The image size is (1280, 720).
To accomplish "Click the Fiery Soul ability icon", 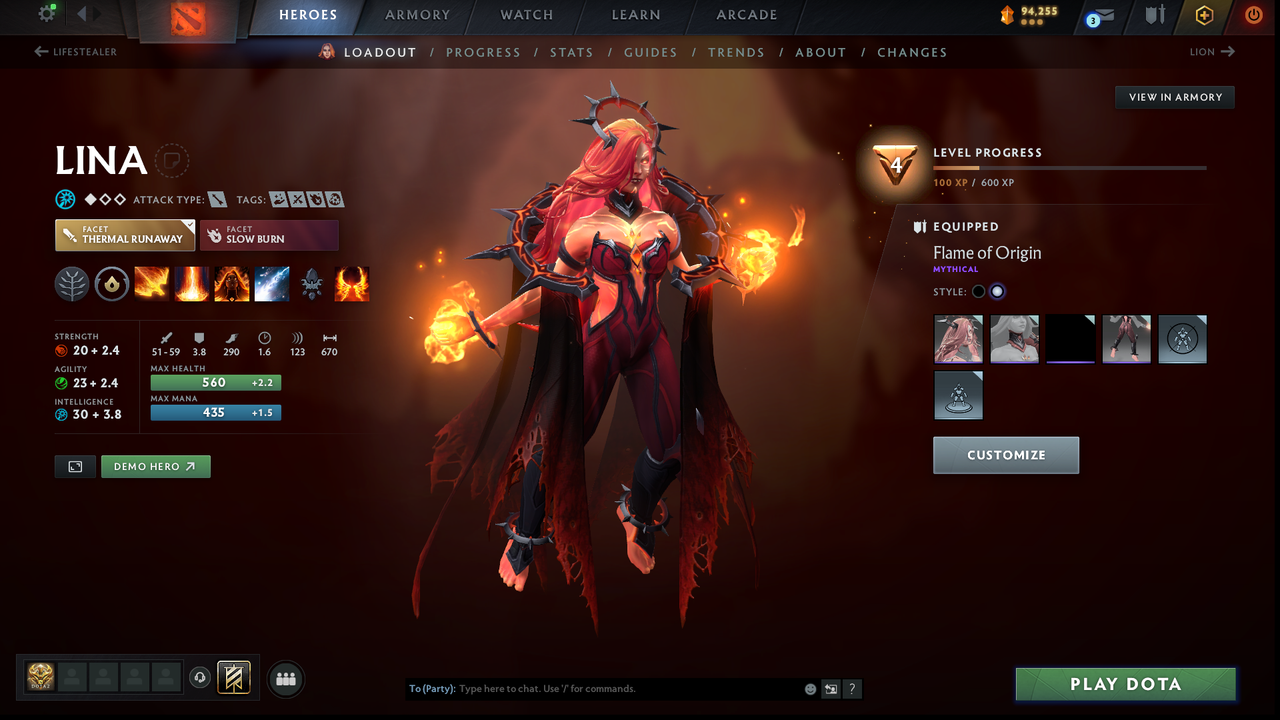I will (231, 284).
